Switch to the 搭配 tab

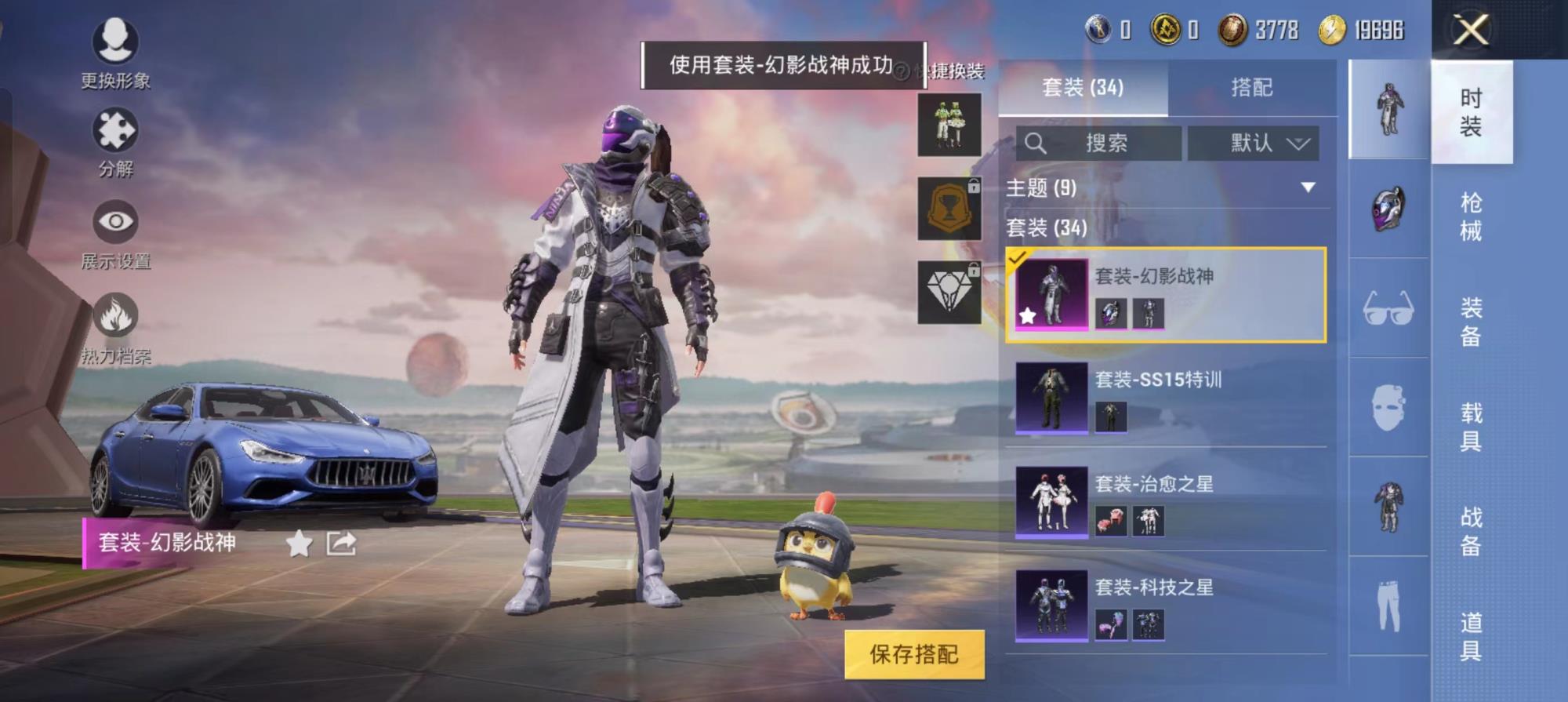tap(1251, 87)
